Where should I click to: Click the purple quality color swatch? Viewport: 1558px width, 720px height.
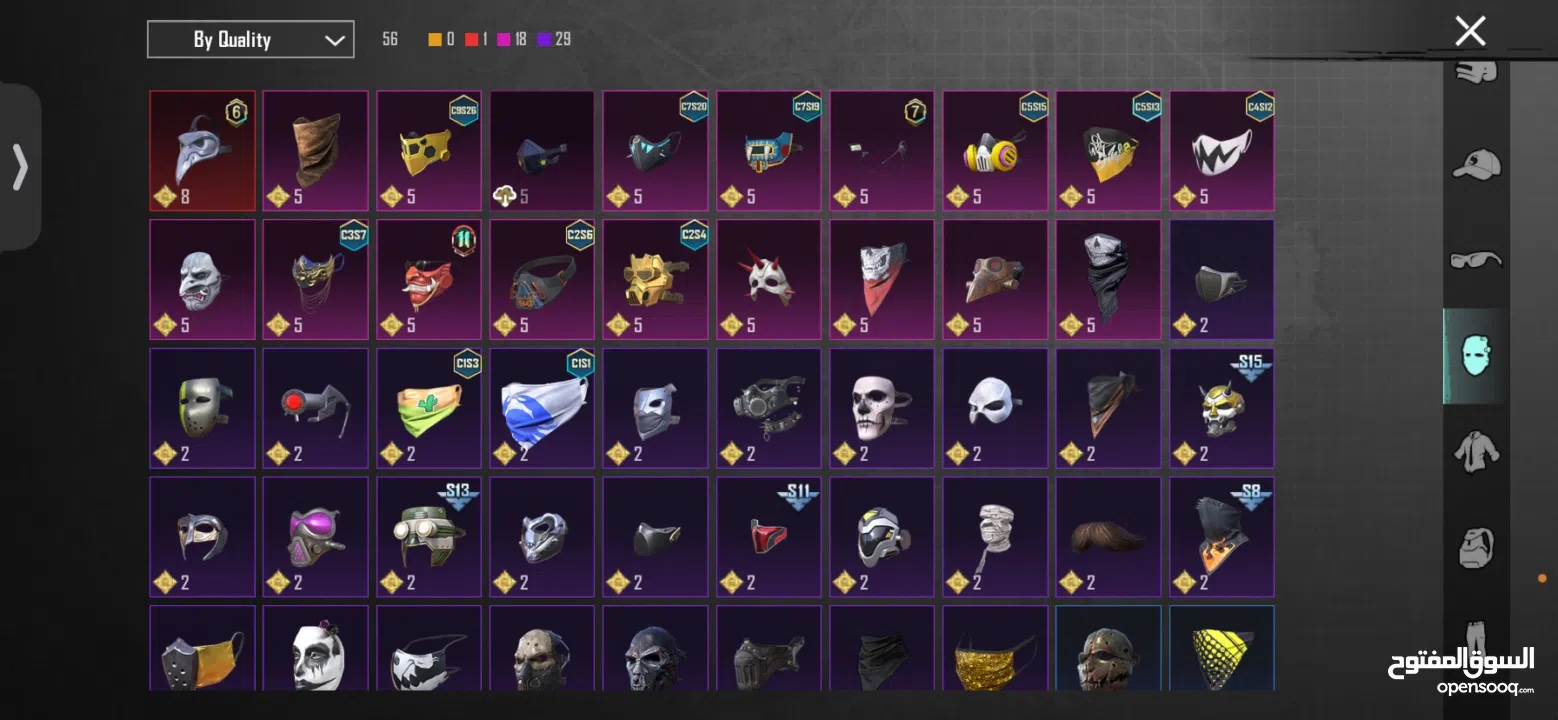[545, 38]
